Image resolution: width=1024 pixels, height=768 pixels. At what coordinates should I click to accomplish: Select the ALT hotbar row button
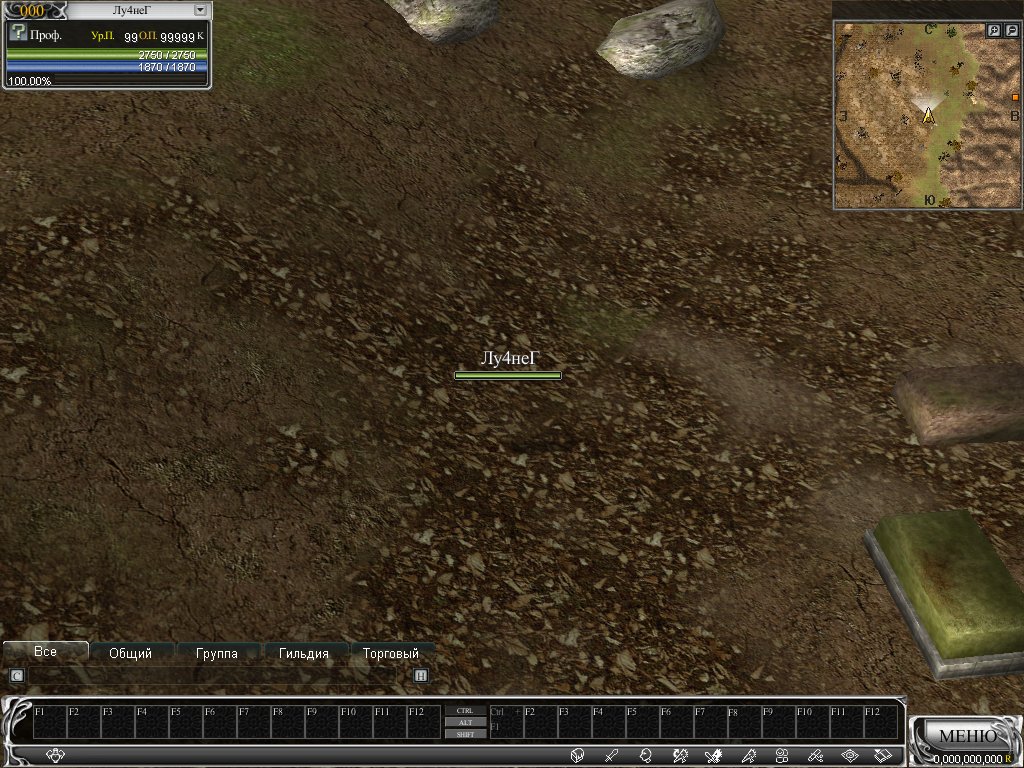(x=465, y=722)
